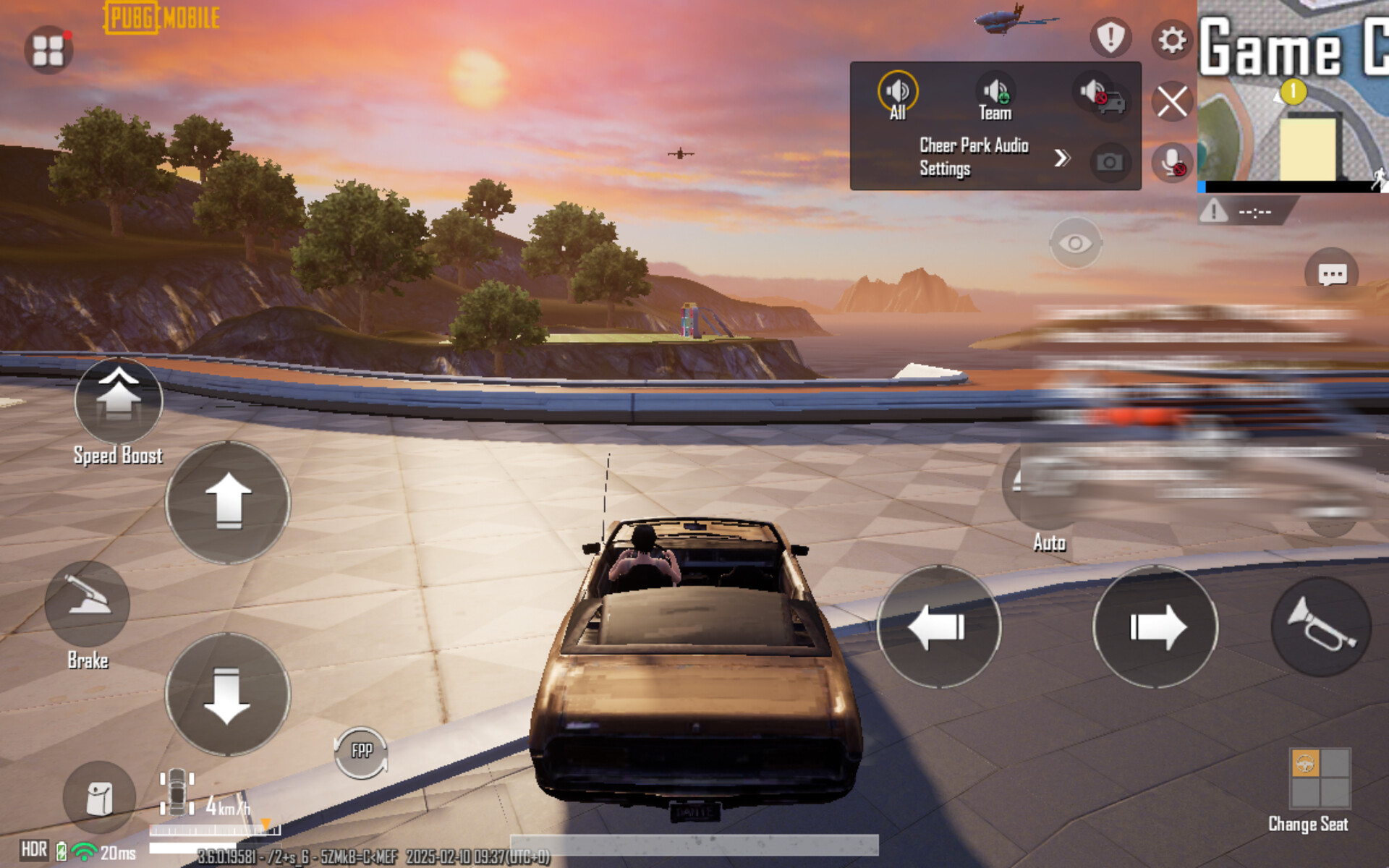
Task: Open the gear settings icon
Action: pos(1172,40)
